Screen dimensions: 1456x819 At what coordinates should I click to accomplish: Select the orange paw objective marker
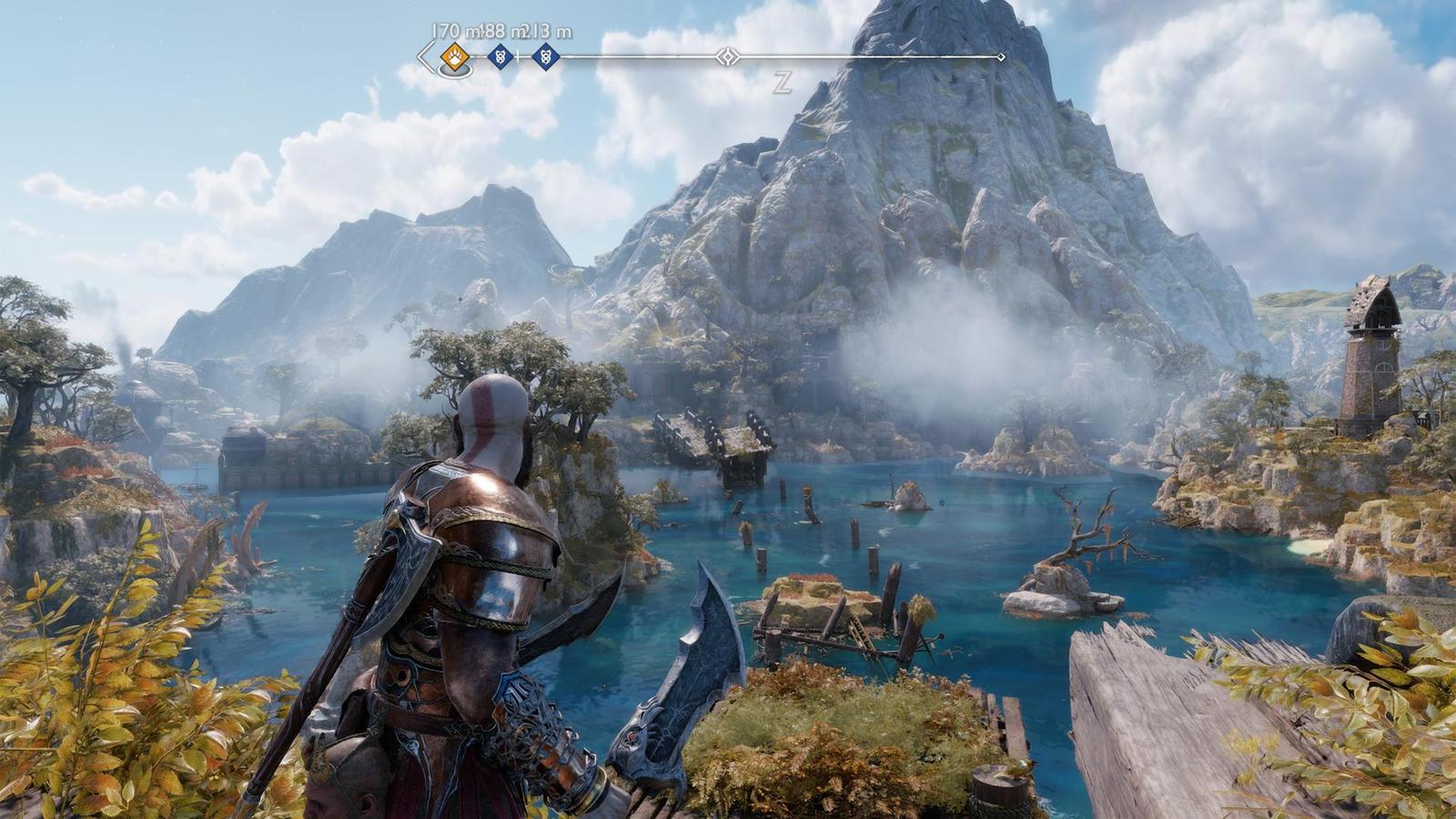tap(454, 57)
